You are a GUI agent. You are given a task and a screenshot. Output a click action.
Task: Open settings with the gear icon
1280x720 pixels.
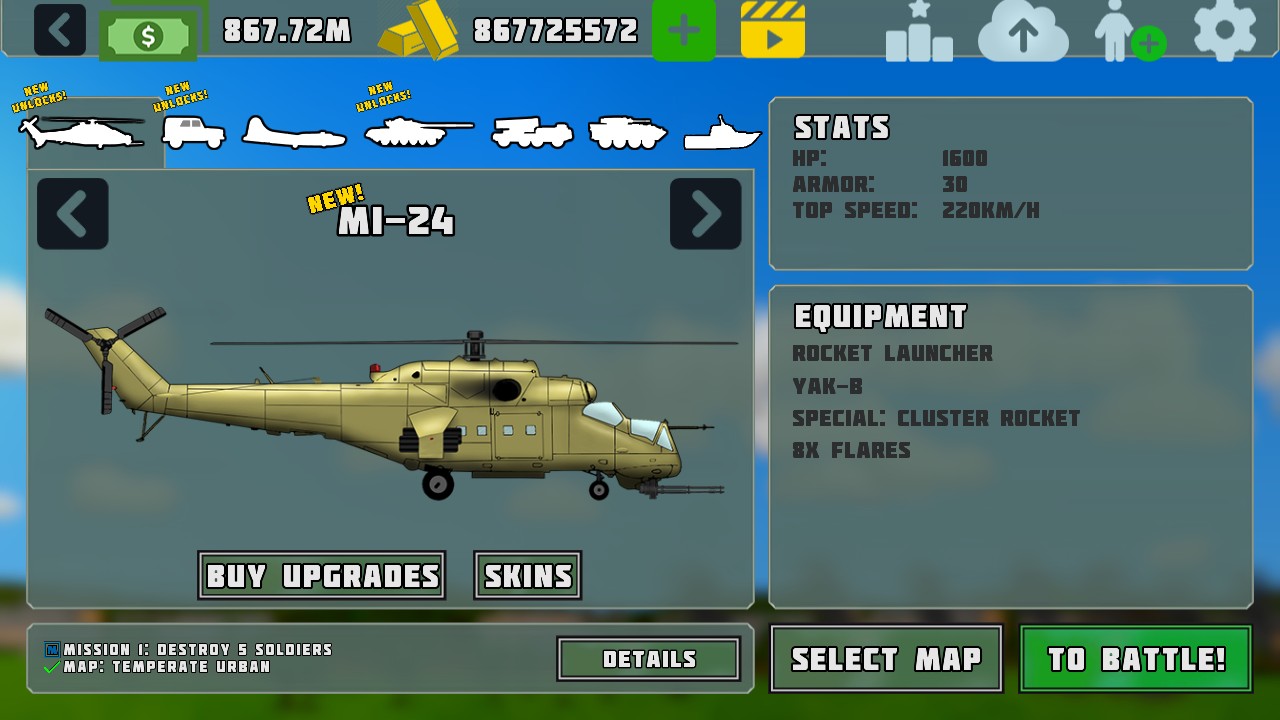1224,30
